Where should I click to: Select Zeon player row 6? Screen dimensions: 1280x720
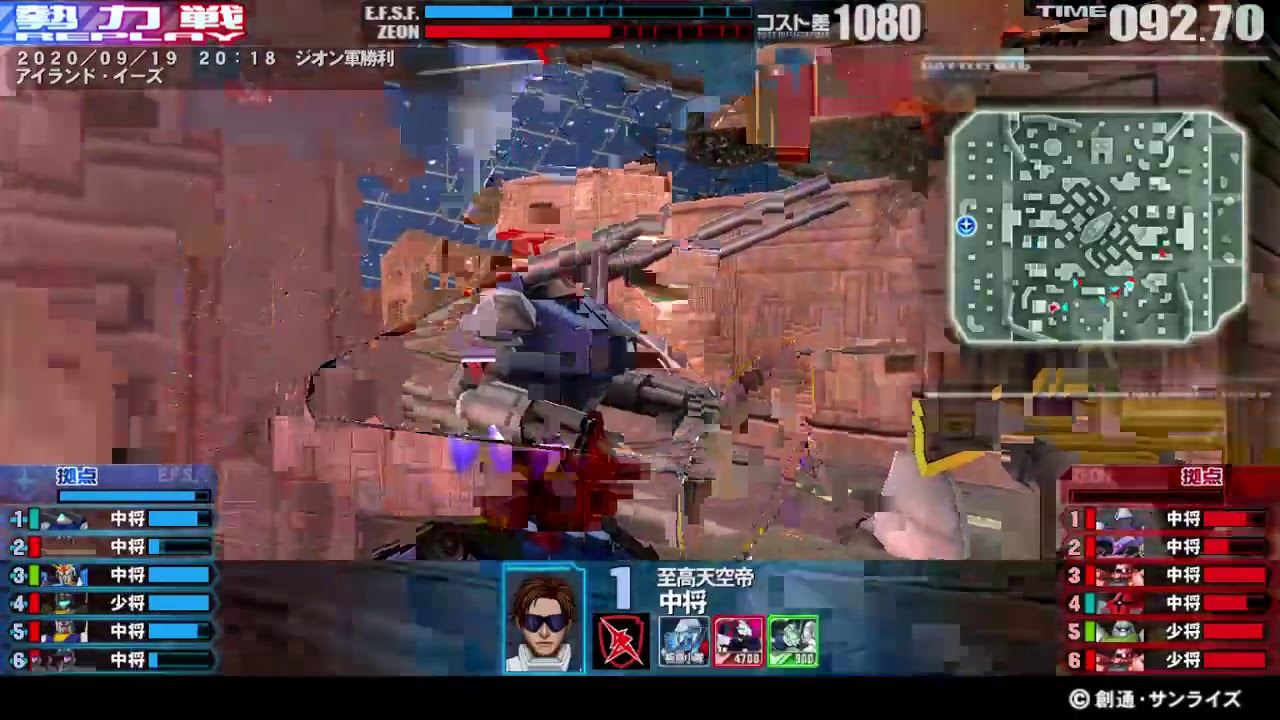tap(1168, 660)
